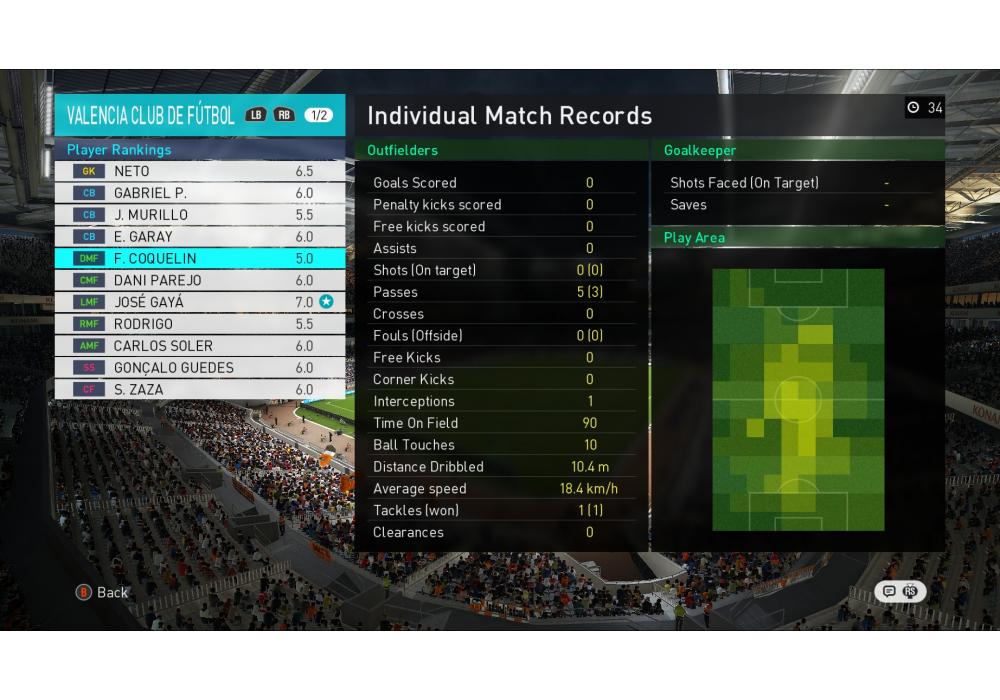1000x700 pixels.
Task: Choose GABRIEL P. from the rankings list
Action: pyautogui.click(x=199, y=193)
